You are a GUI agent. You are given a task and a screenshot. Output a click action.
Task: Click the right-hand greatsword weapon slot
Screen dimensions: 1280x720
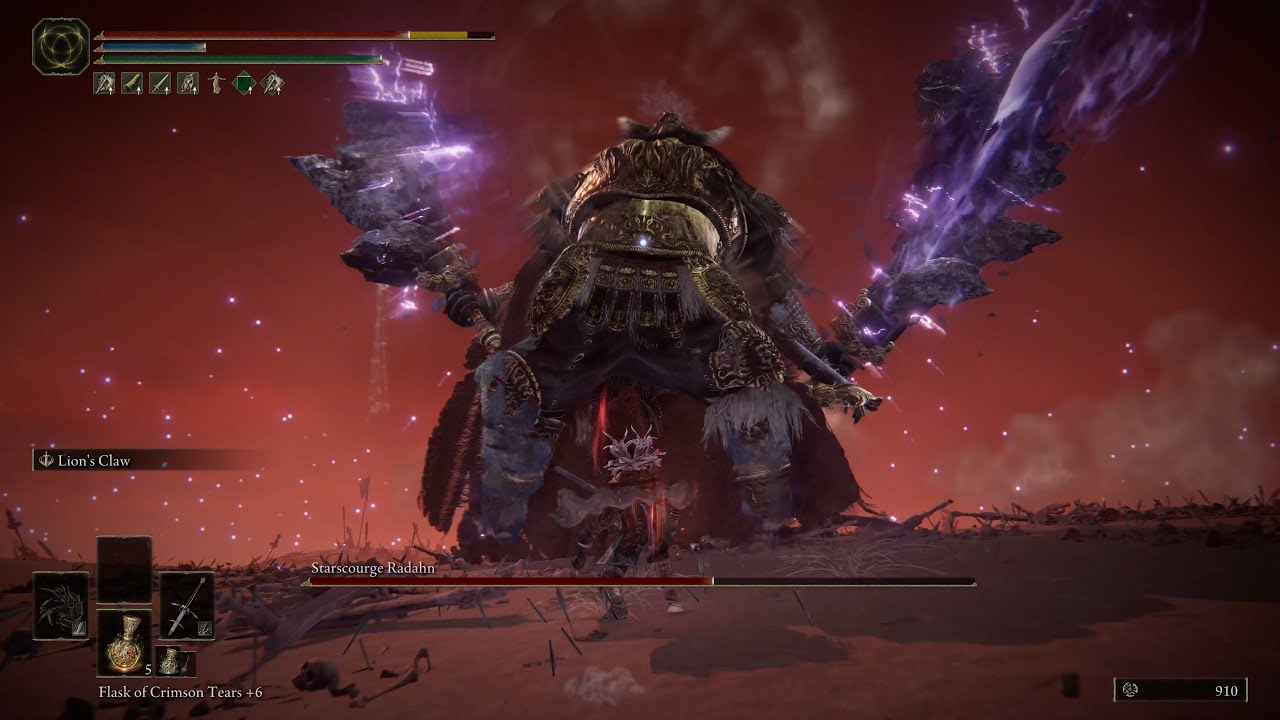[x=187, y=605]
